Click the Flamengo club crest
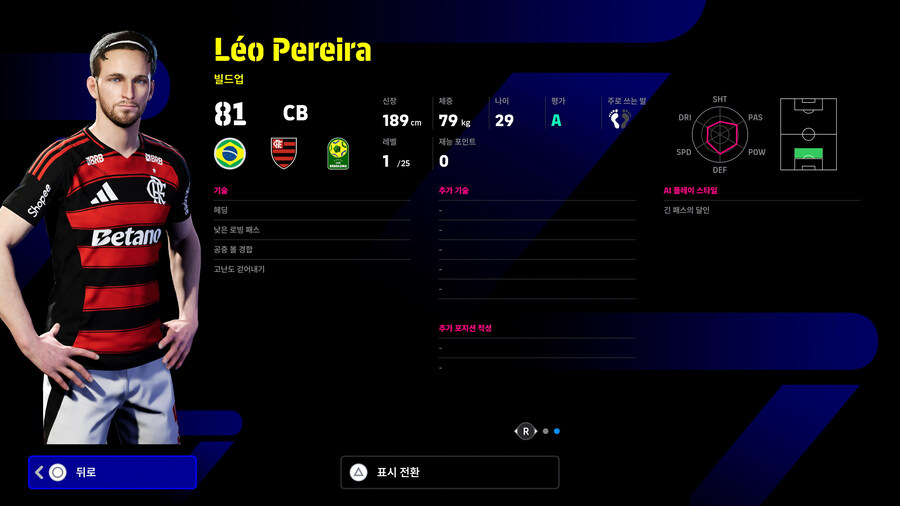The width and height of the screenshot is (900, 506). pyautogui.click(x=284, y=153)
